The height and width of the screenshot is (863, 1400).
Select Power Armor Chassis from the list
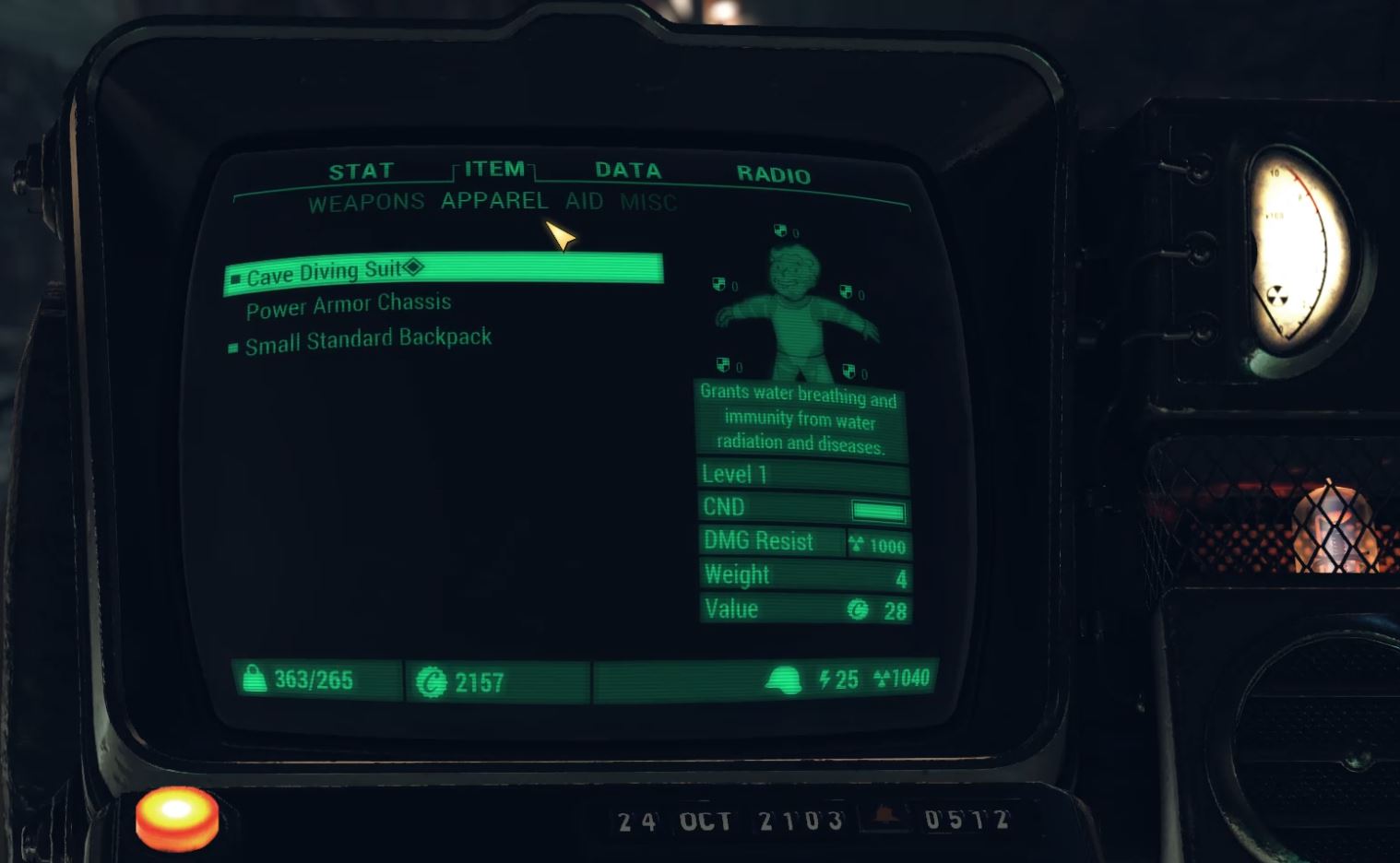point(348,303)
